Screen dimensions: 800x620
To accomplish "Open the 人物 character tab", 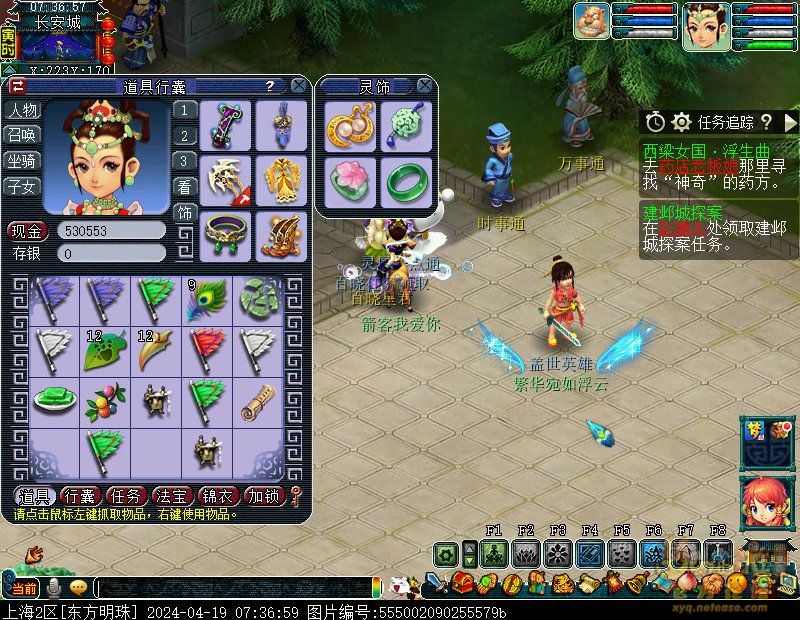I will [x=22, y=110].
